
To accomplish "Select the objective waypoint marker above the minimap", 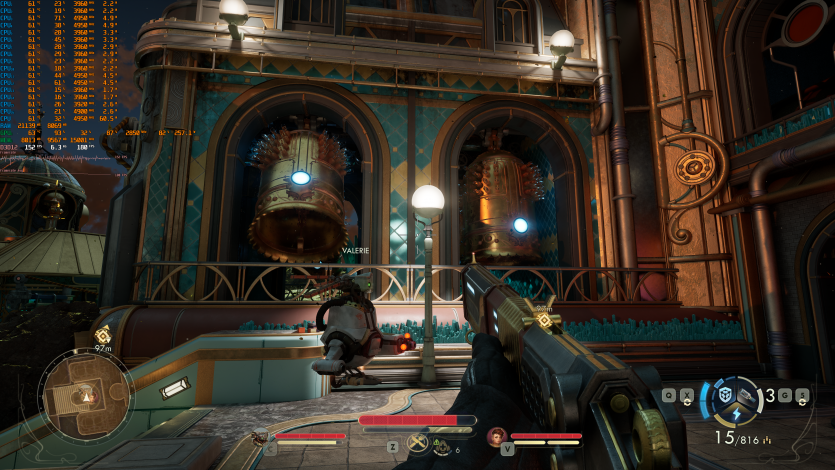I will point(103,335).
